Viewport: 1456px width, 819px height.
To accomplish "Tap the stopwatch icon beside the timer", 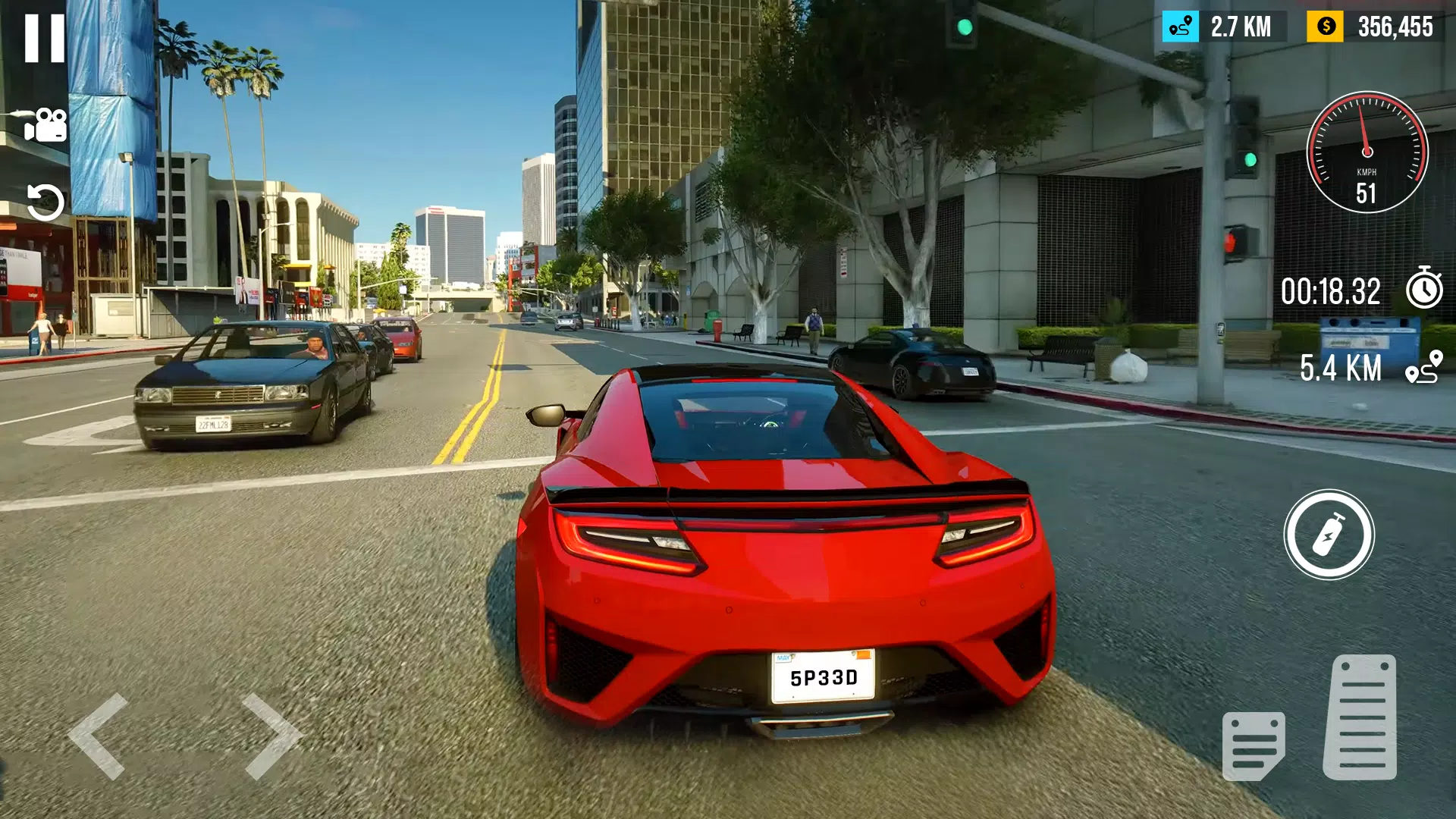I will coord(1426,290).
